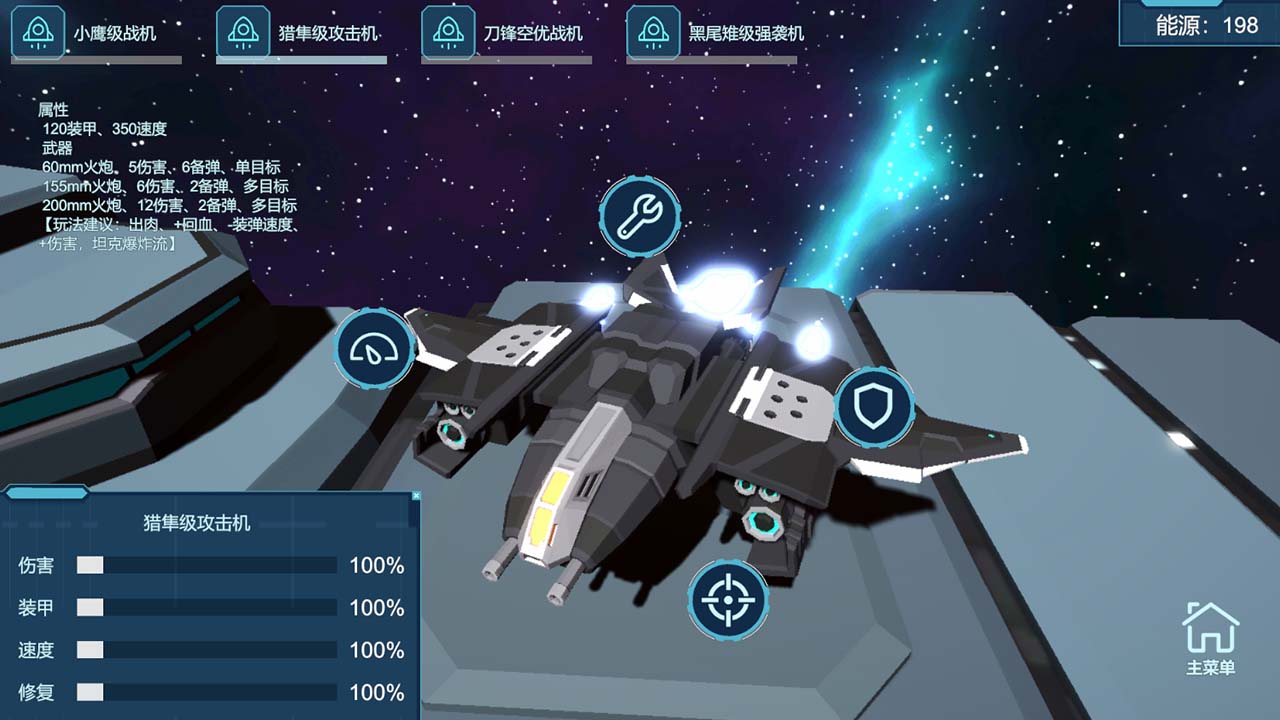Click the rocket icon on 黑尾雉级强袭机 tab
The height and width of the screenshot is (720, 1280).
pyautogui.click(x=653, y=30)
